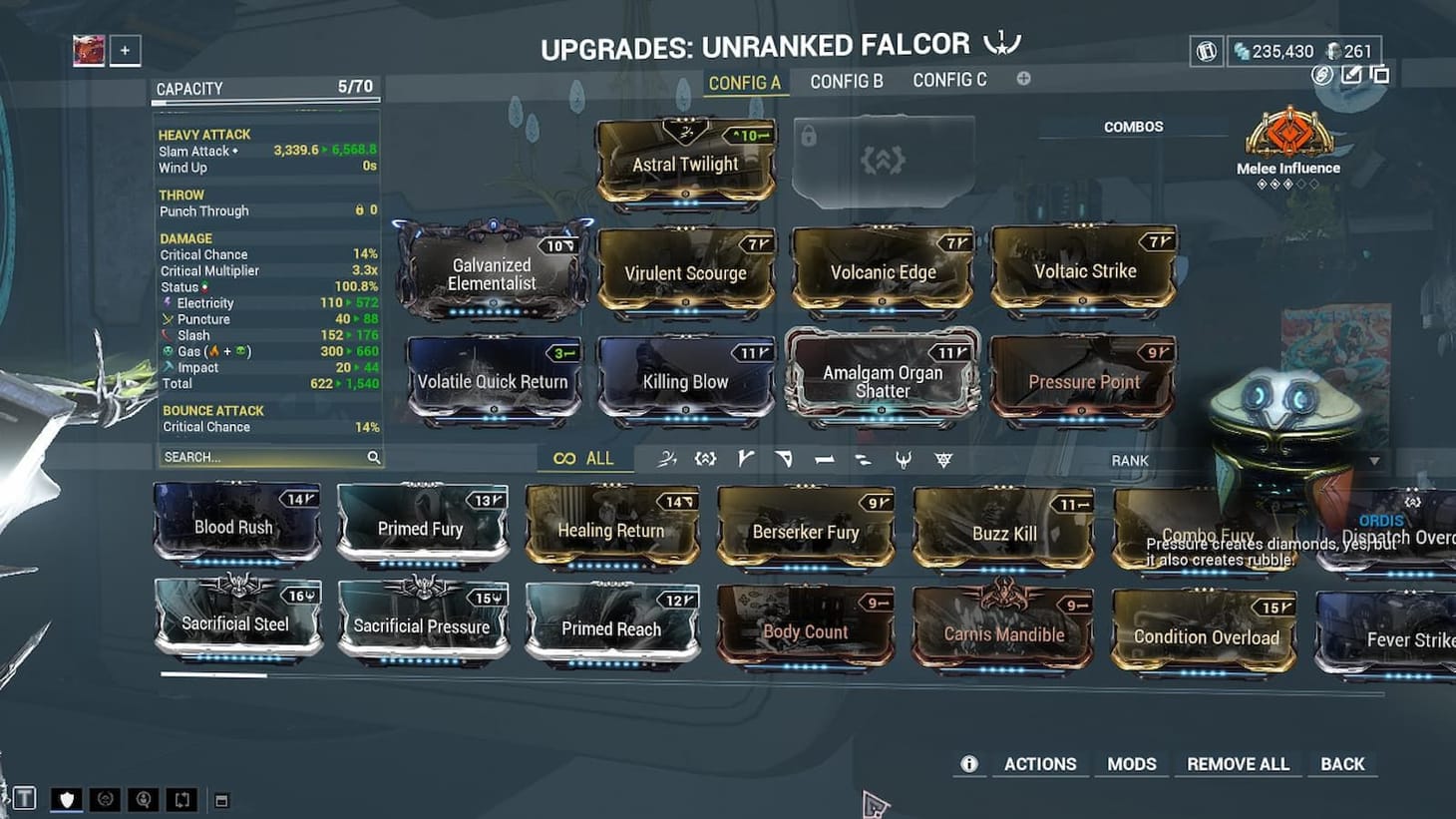Viewport: 1456px width, 819px height.
Task: Click the plus next to the loadout thumbnail
Action: coord(123,50)
